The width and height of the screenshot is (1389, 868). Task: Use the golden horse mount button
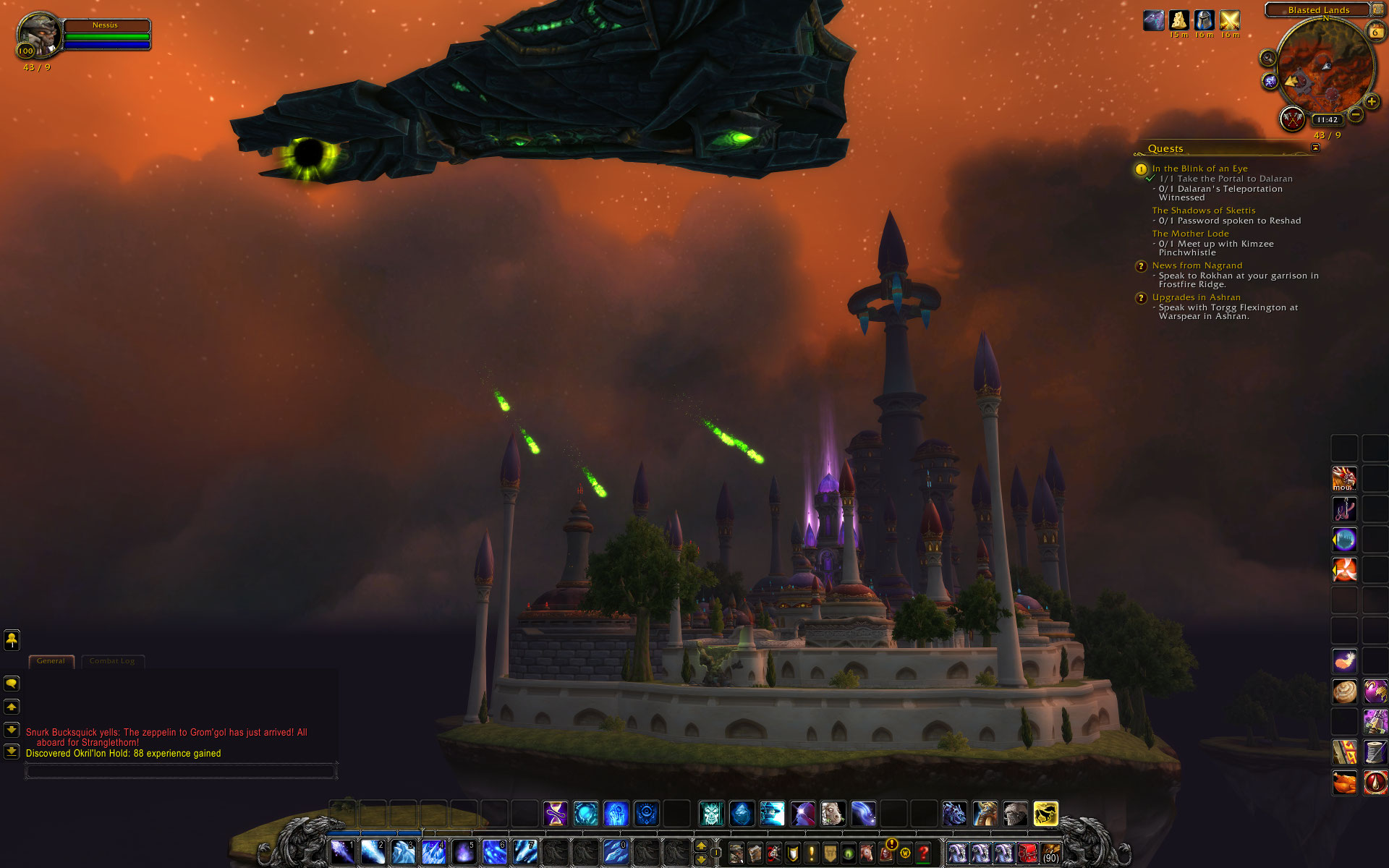(x=1045, y=814)
